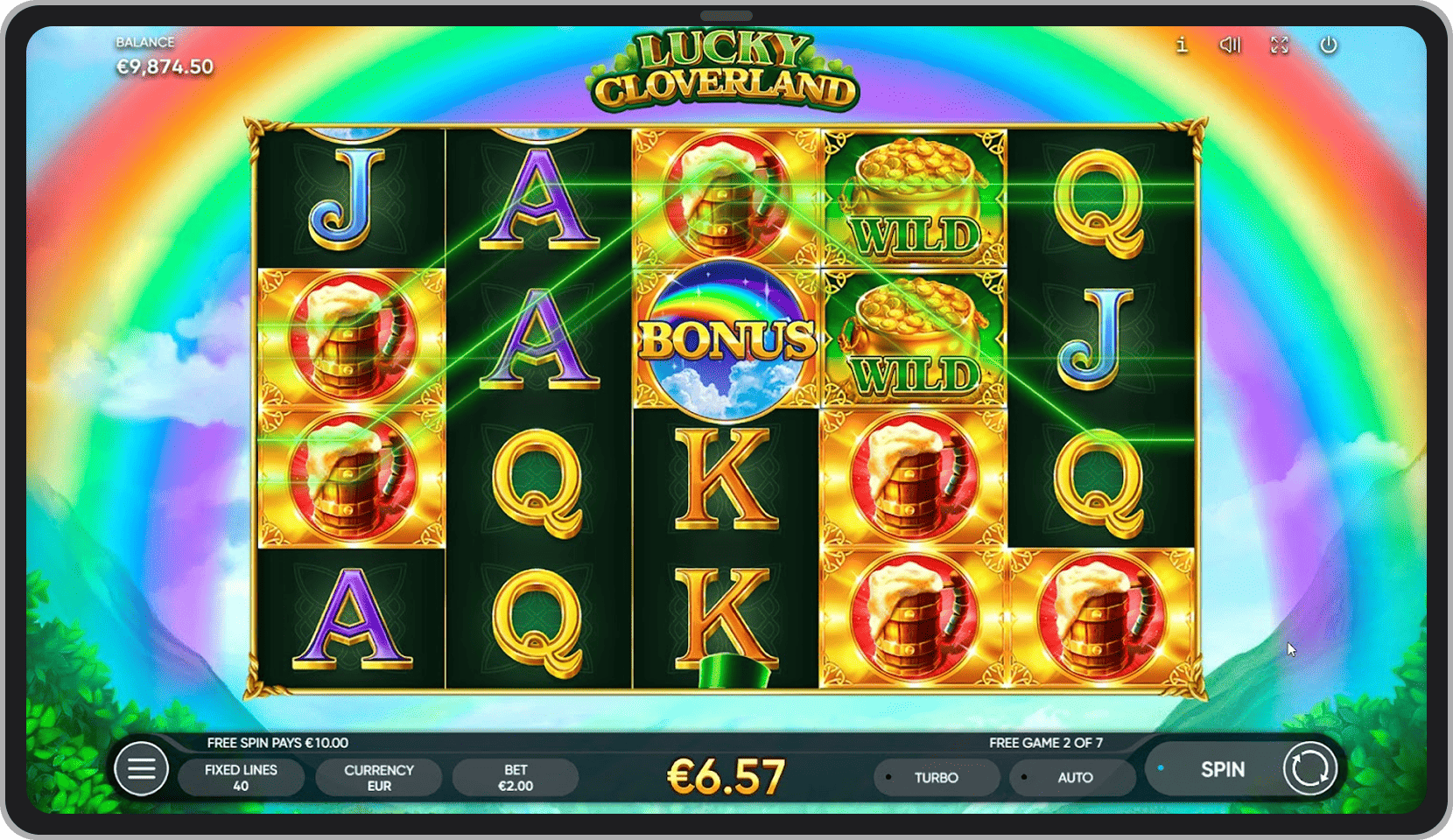This screenshot has height=840, width=1453.
Task: Exit the game with the power icon
Action: coord(1328,45)
